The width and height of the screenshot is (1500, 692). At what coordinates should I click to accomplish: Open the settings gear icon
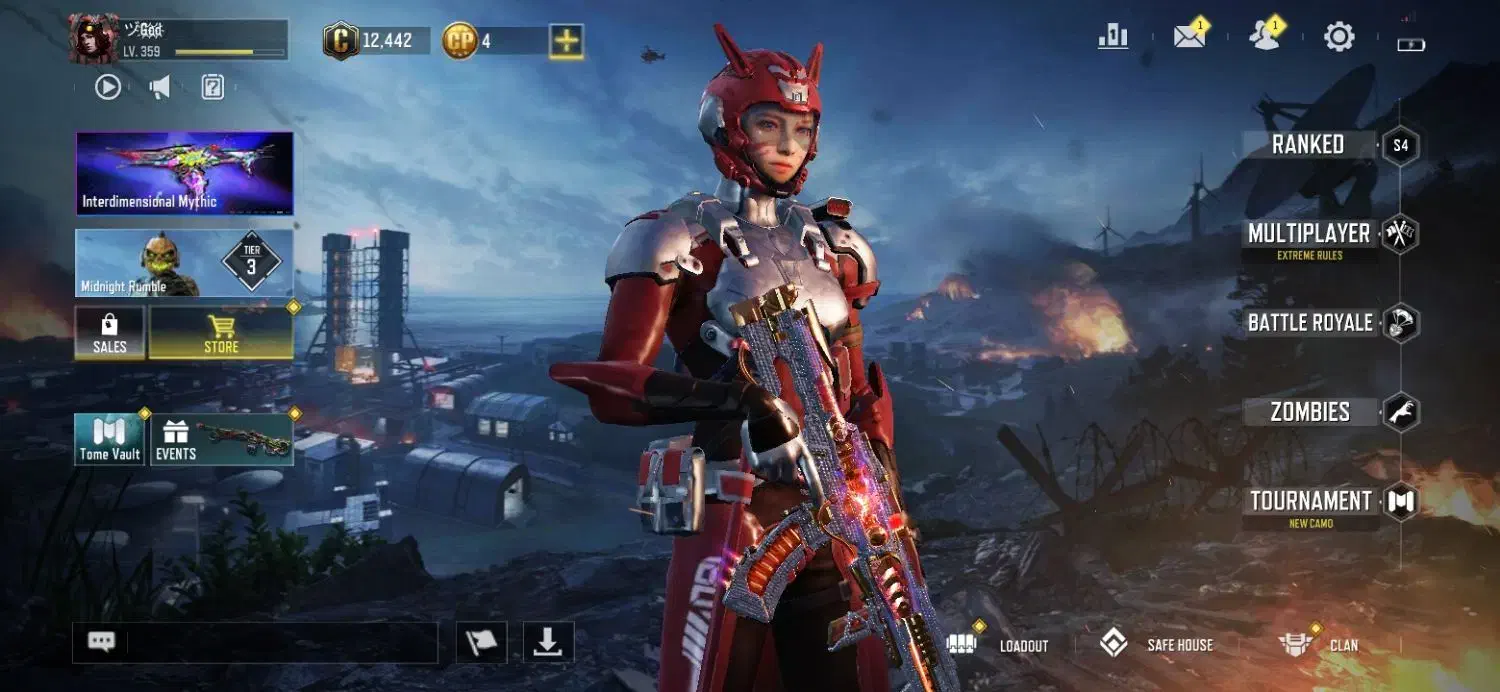(x=1339, y=38)
